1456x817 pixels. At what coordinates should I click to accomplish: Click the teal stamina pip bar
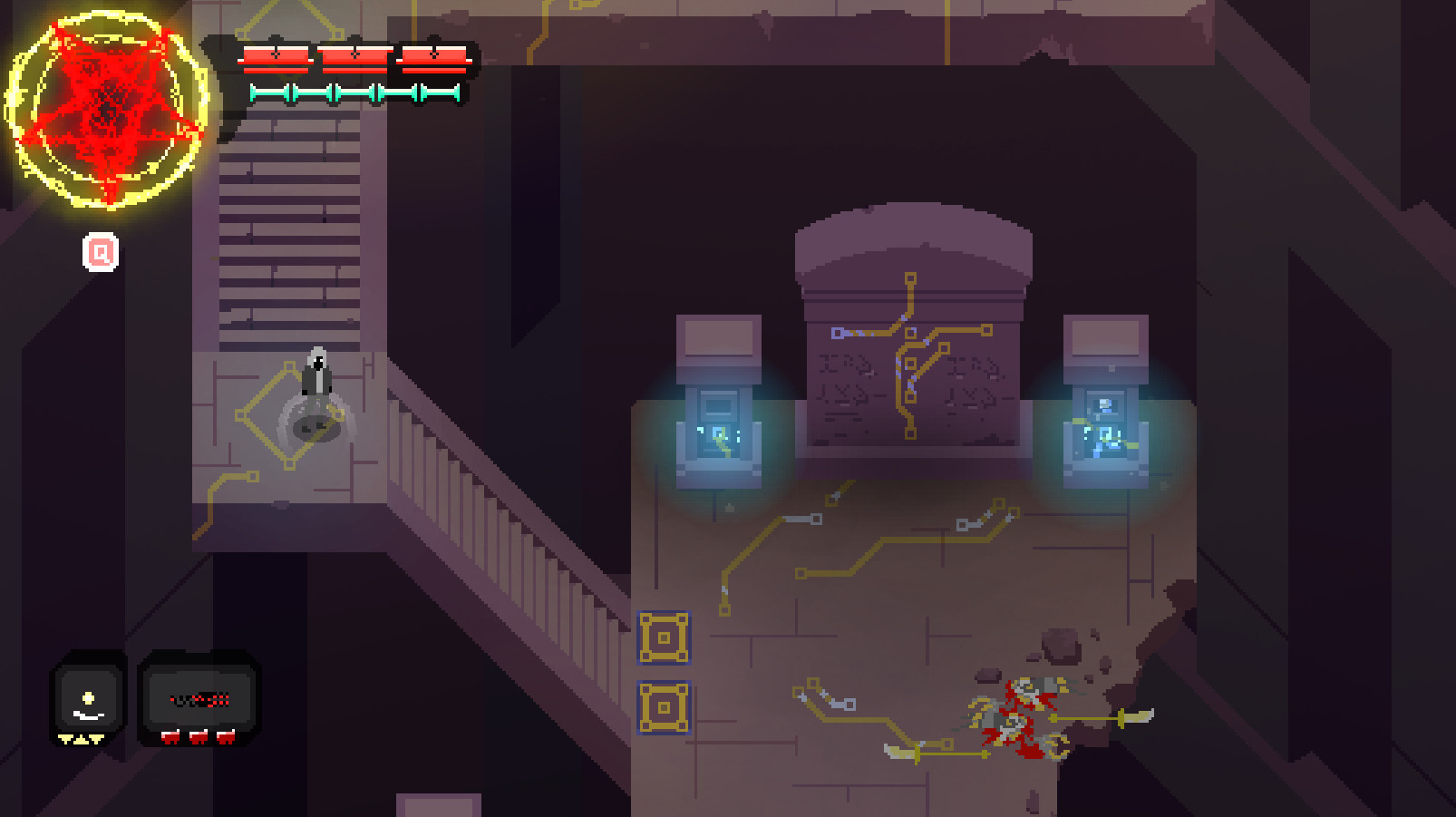pyautogui.click(x=352, y=91)
